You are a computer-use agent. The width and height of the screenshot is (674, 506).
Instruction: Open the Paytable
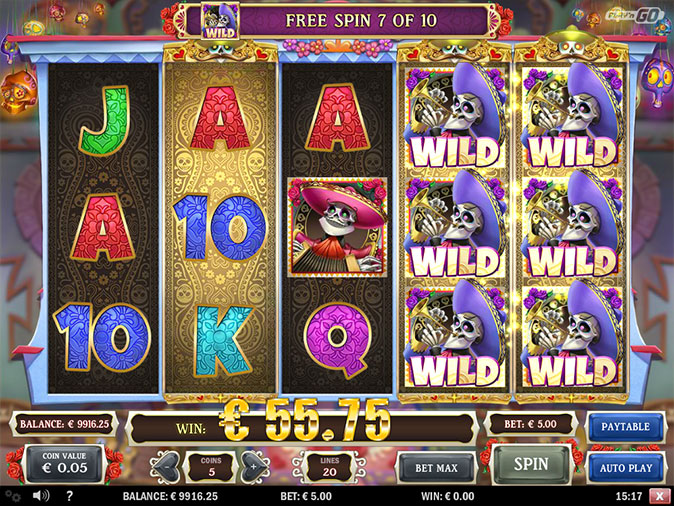tap(625, 427)
